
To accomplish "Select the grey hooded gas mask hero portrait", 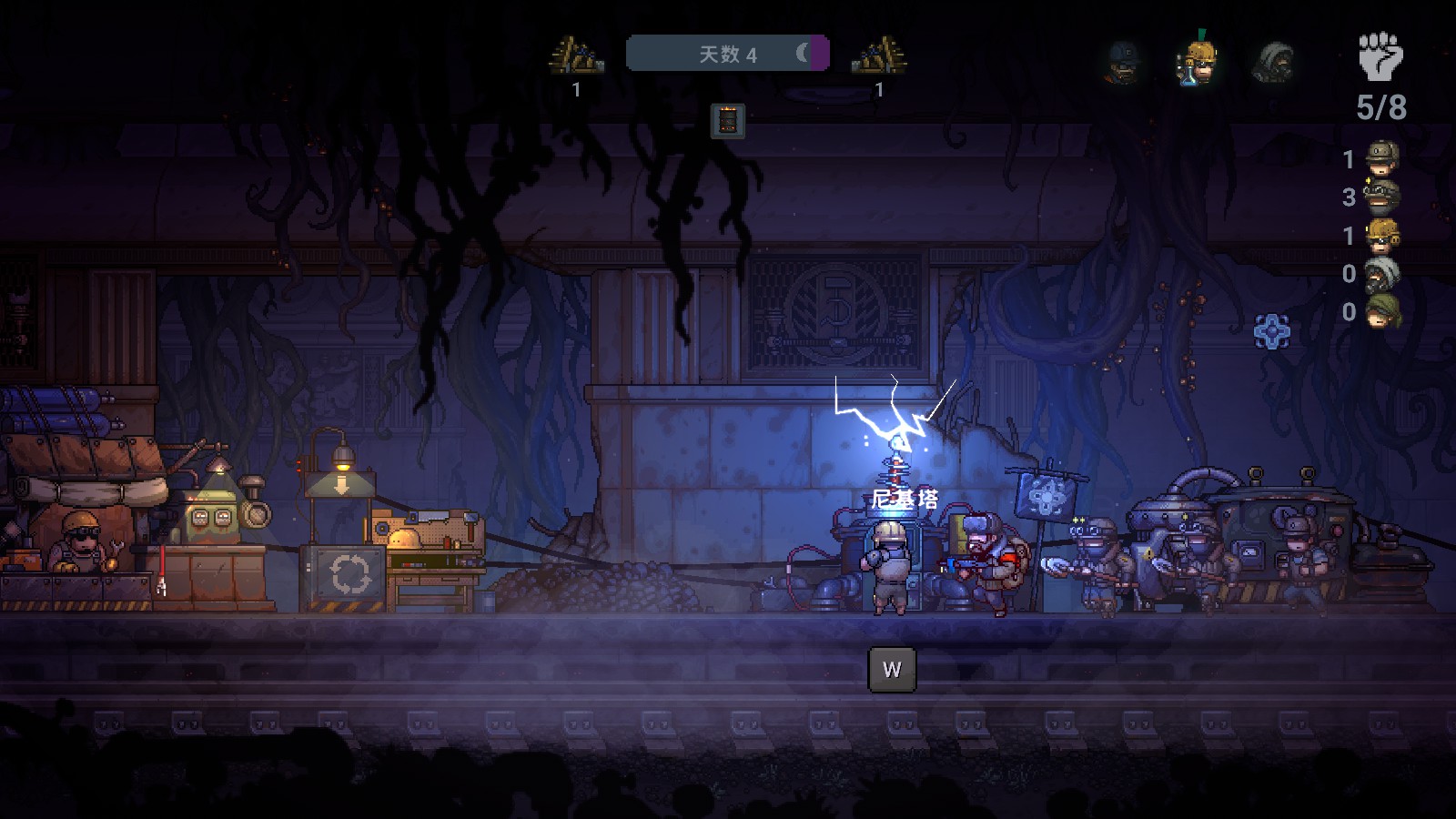I will (1274, 62).
